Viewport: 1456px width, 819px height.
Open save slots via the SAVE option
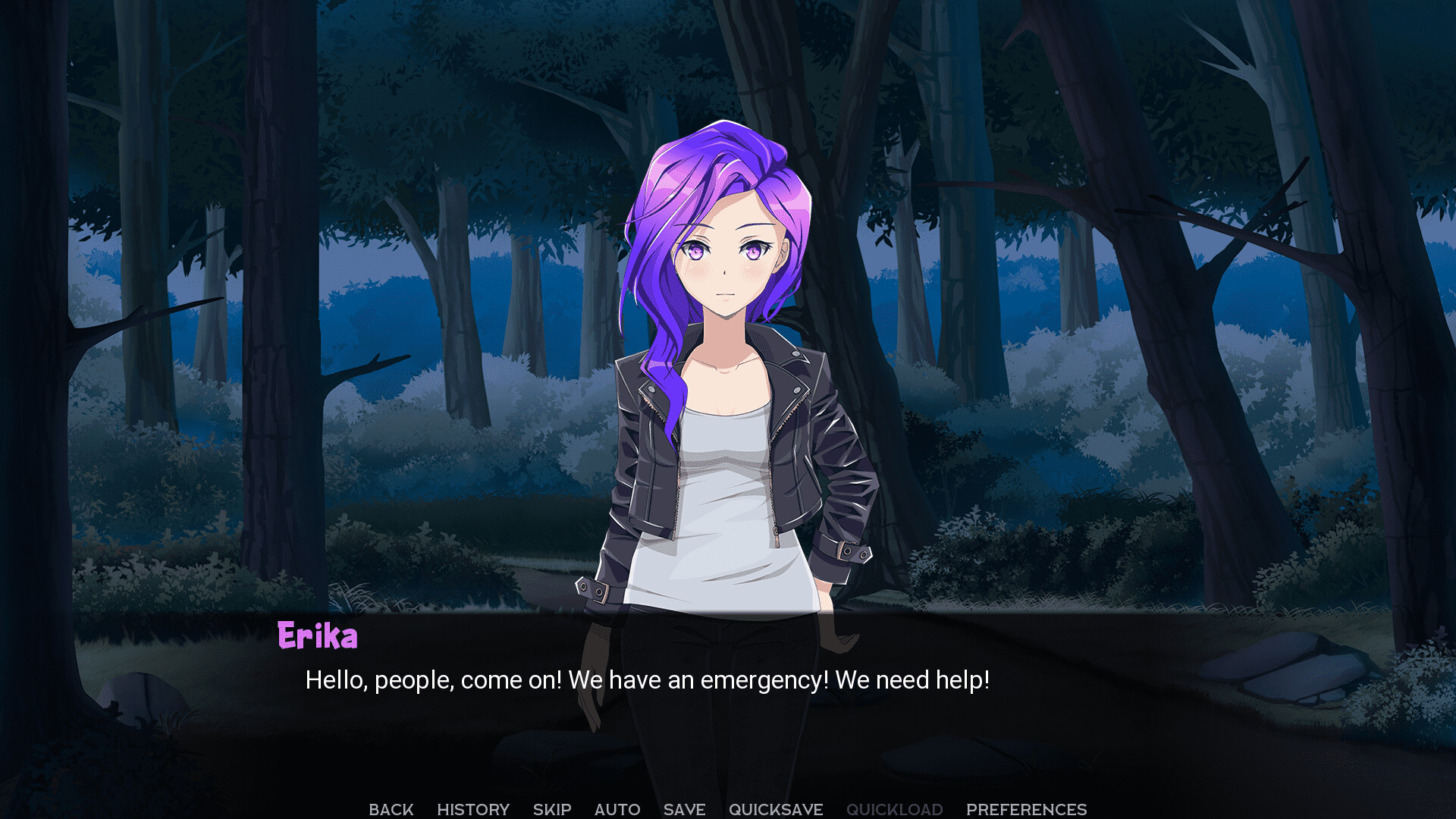[x=682, y=808]
